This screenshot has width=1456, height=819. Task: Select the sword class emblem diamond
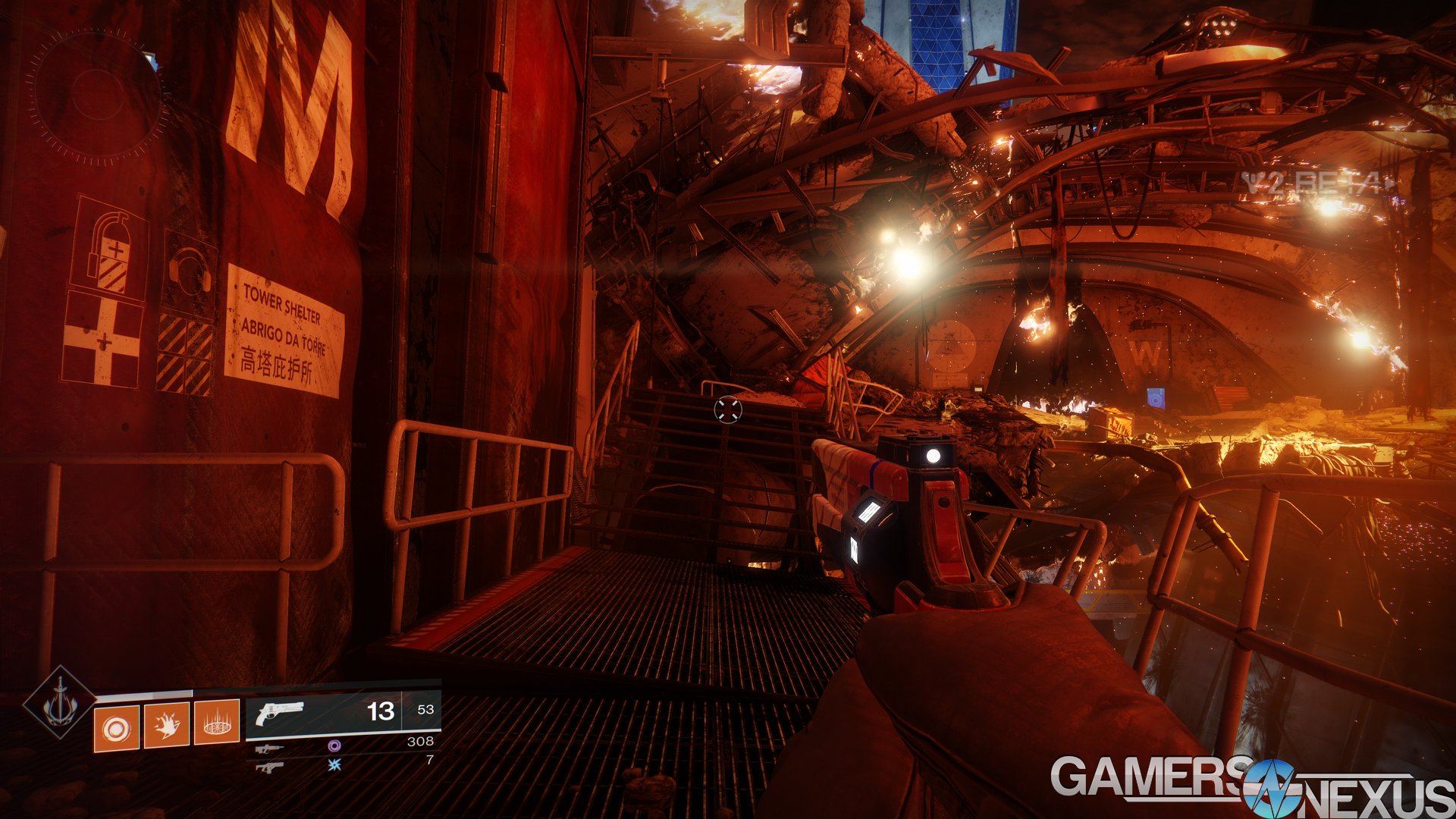[x=59, y=702]
